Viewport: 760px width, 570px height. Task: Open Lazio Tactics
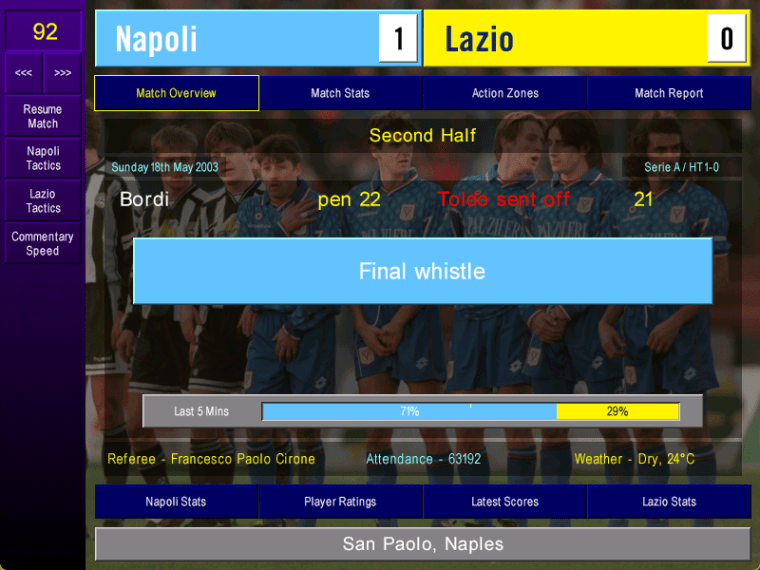pos(43,201)
